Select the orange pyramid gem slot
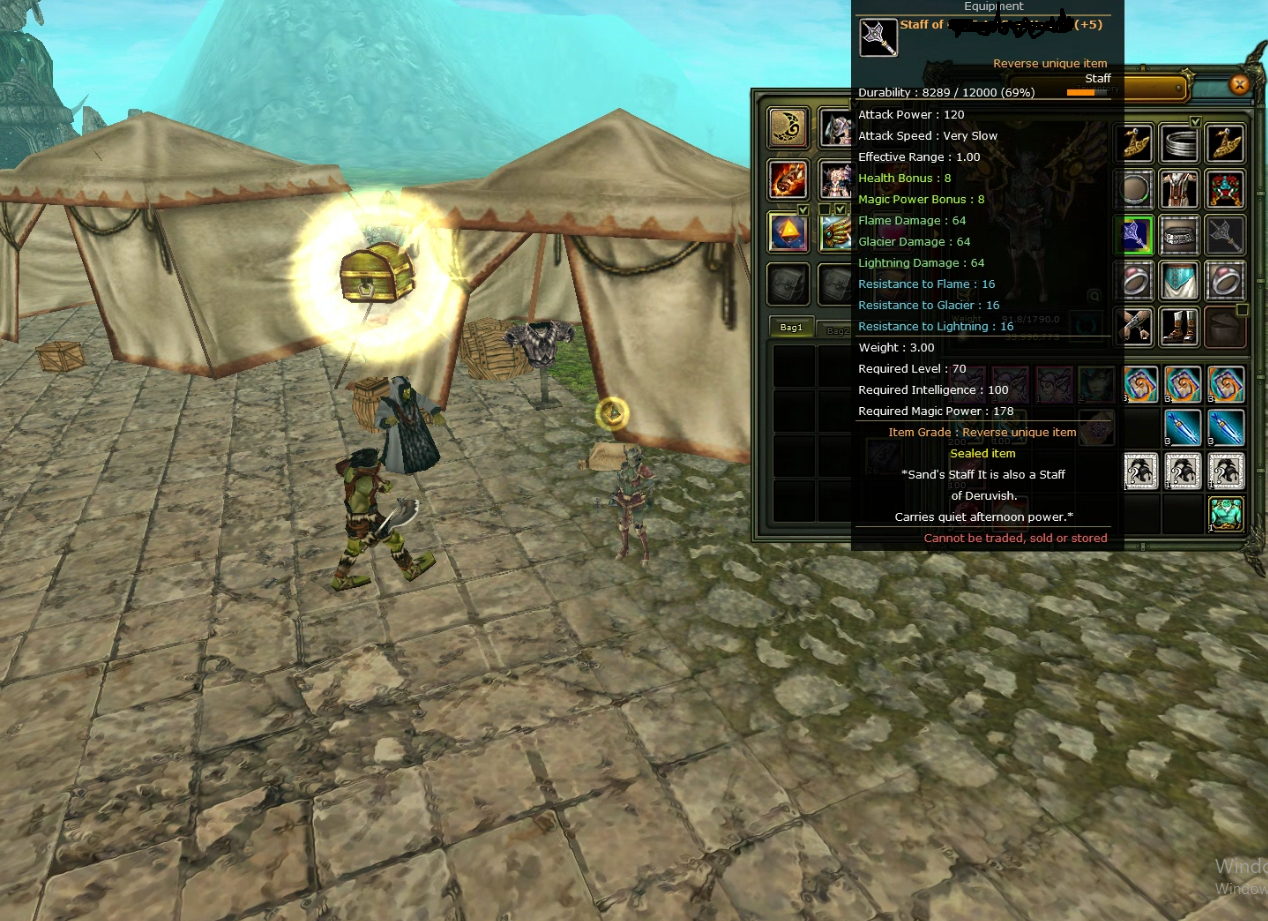 pyautogui.click(x=788, y=232)
